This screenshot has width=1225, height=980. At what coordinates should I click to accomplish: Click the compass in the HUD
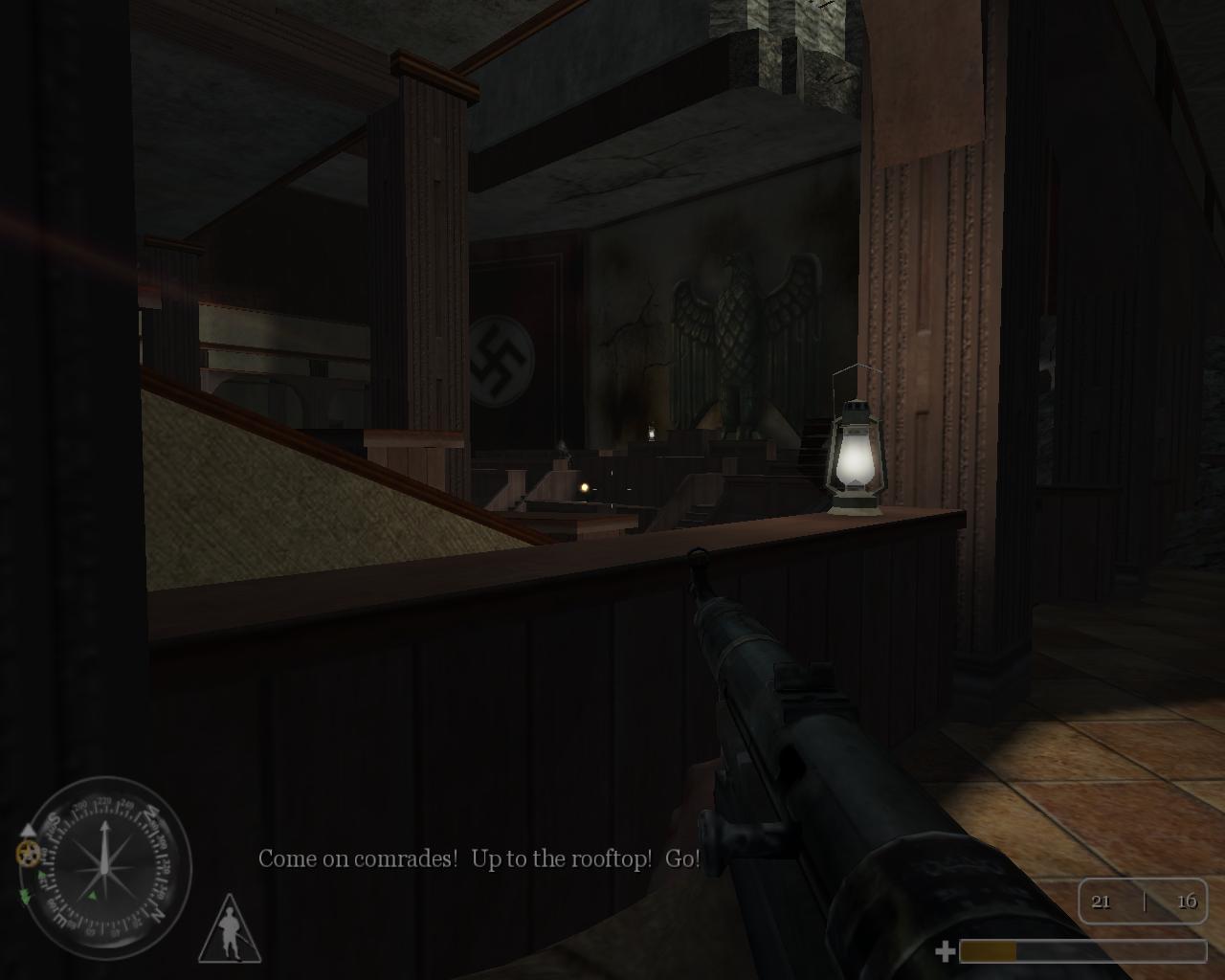[x=105, y=868]
